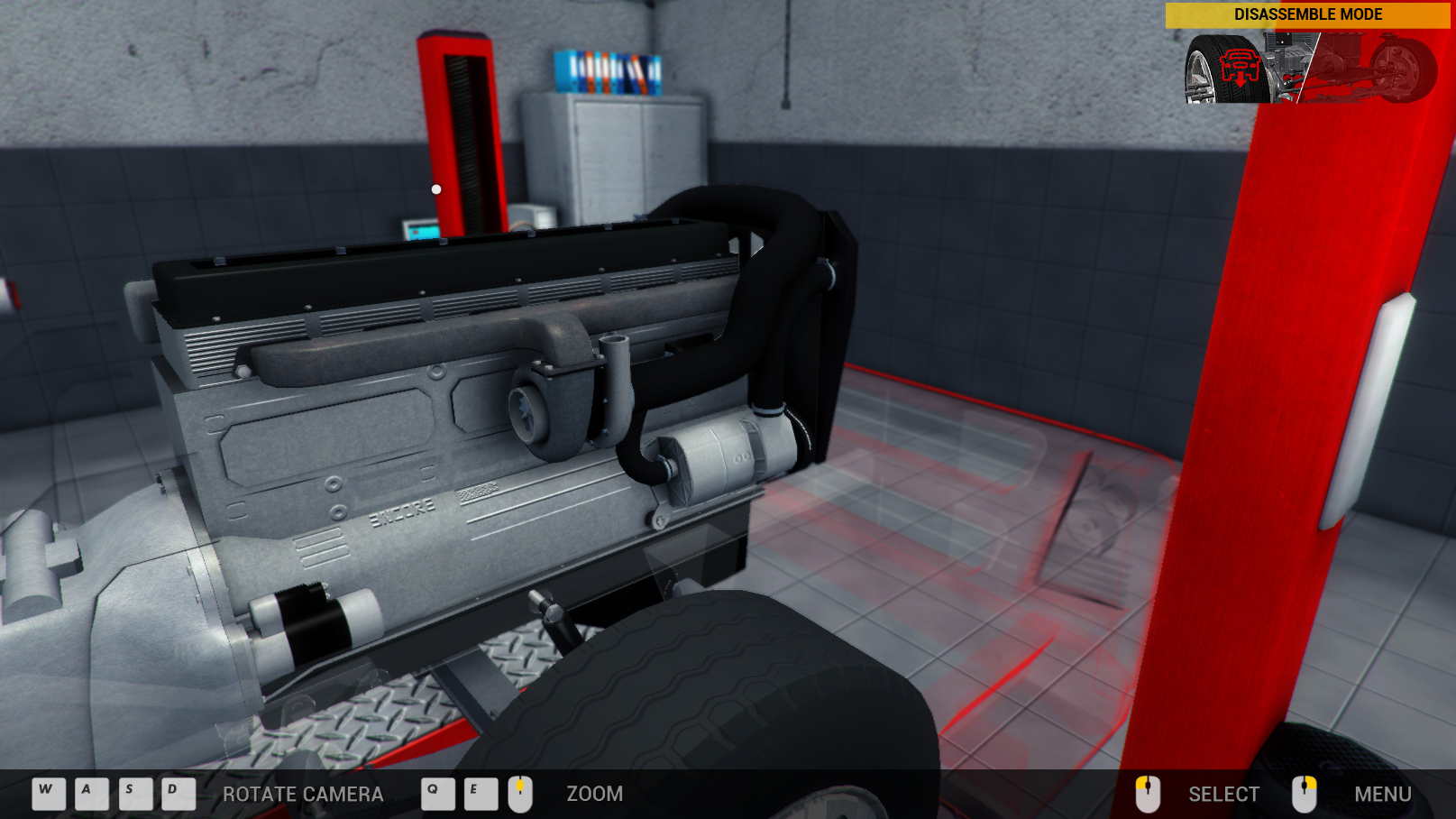The width and height of the screenshot is (1456, 819).
Task: Click the right-click MENU mouse icon
Action: click(x=1305, y=794)
